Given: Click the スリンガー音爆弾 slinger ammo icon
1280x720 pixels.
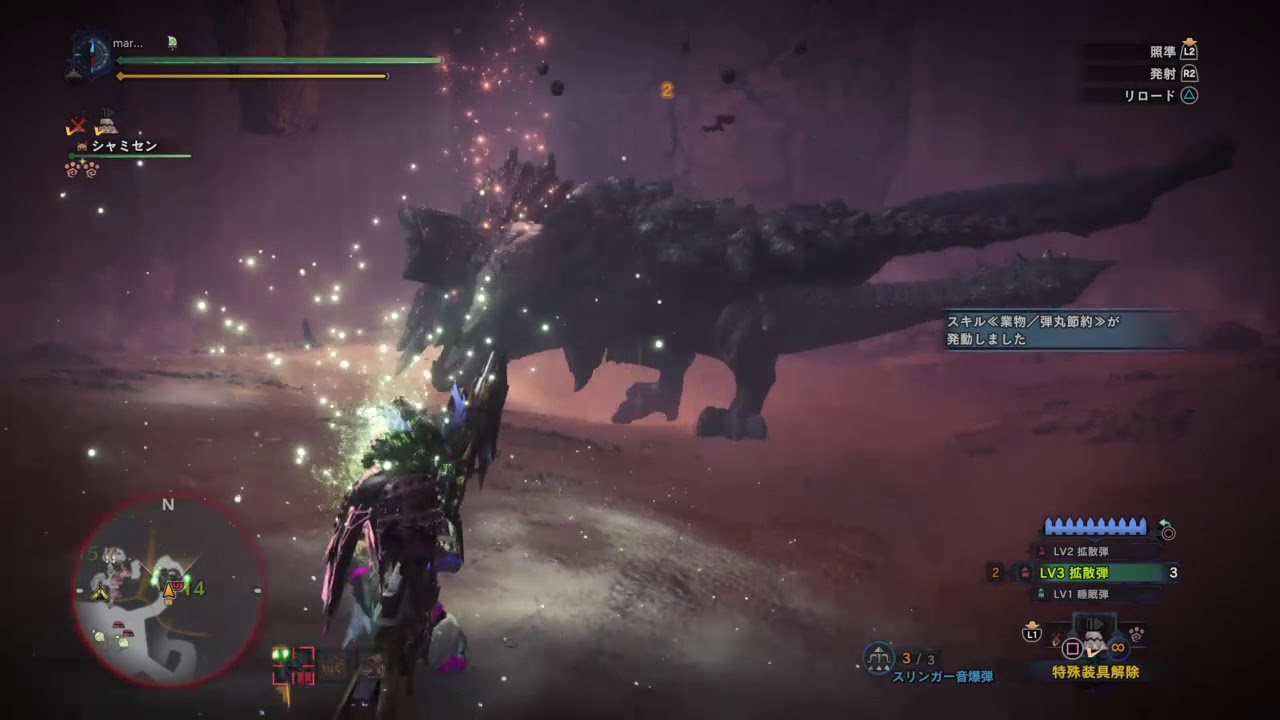Looking at the screenshot, I should [879, 656].
